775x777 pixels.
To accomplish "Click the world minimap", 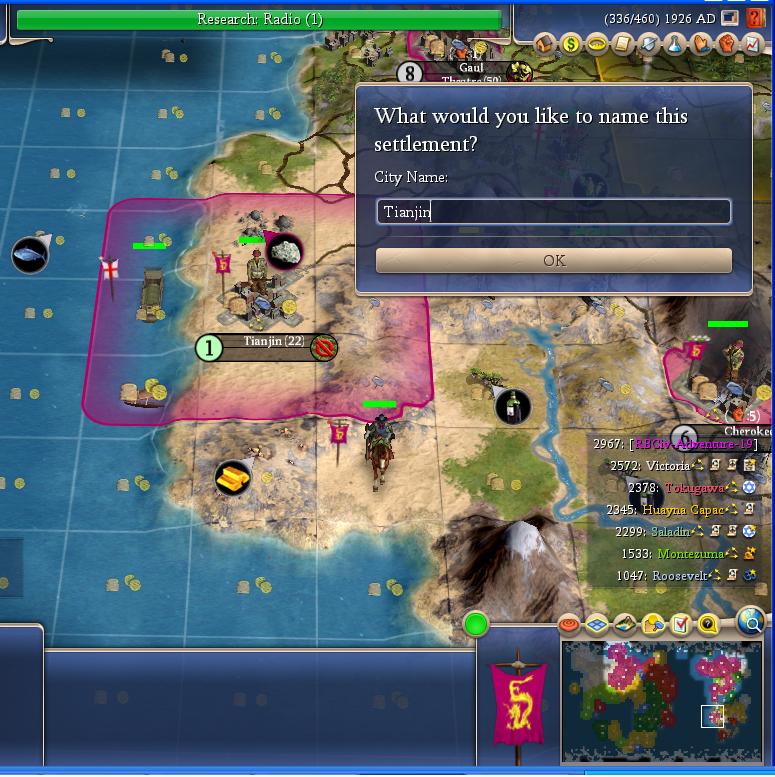I will tap(663, 702).
